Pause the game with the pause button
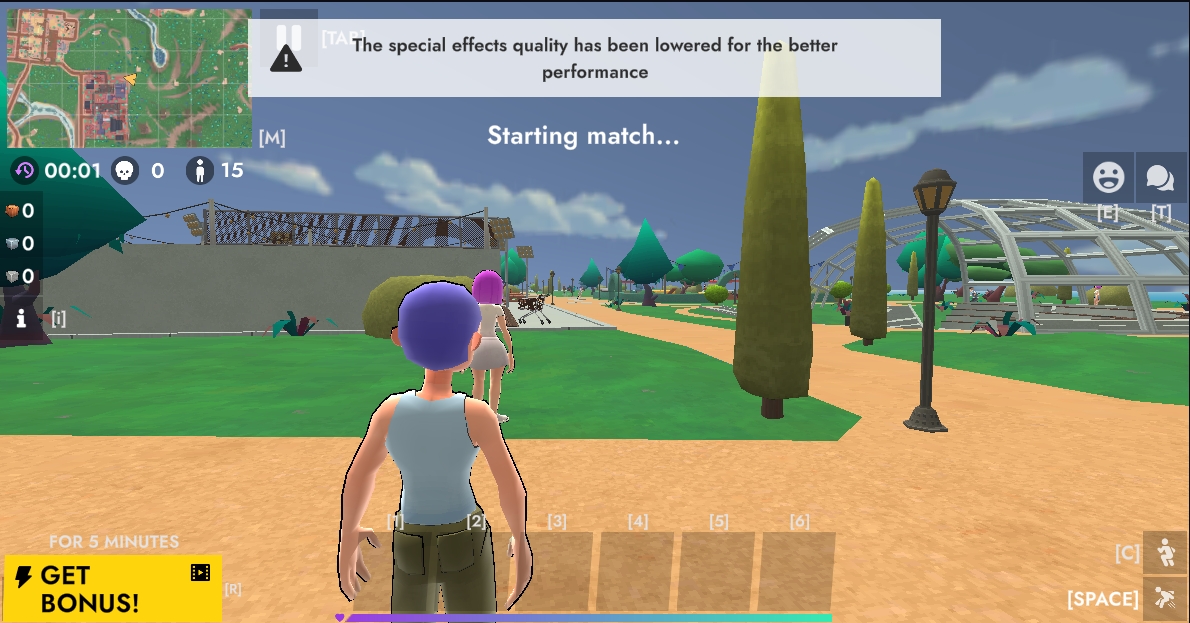The image size is (1190, 623). click(289, 37)
